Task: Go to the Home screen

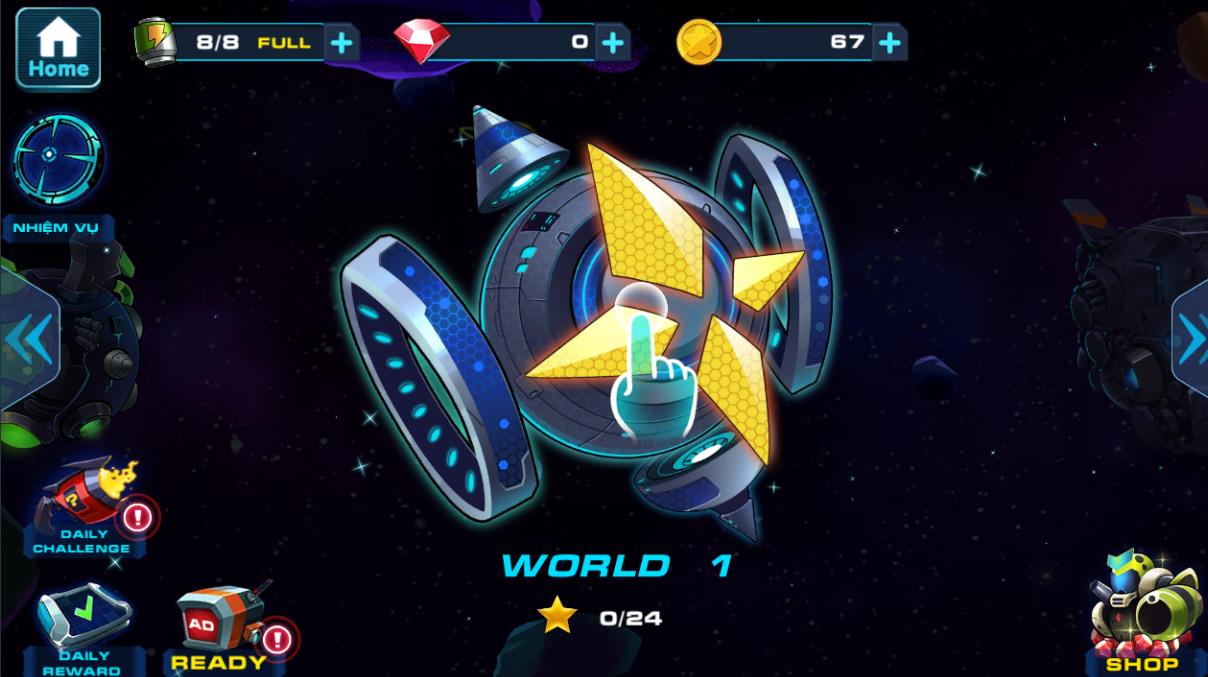Action: tap(58, 48)
